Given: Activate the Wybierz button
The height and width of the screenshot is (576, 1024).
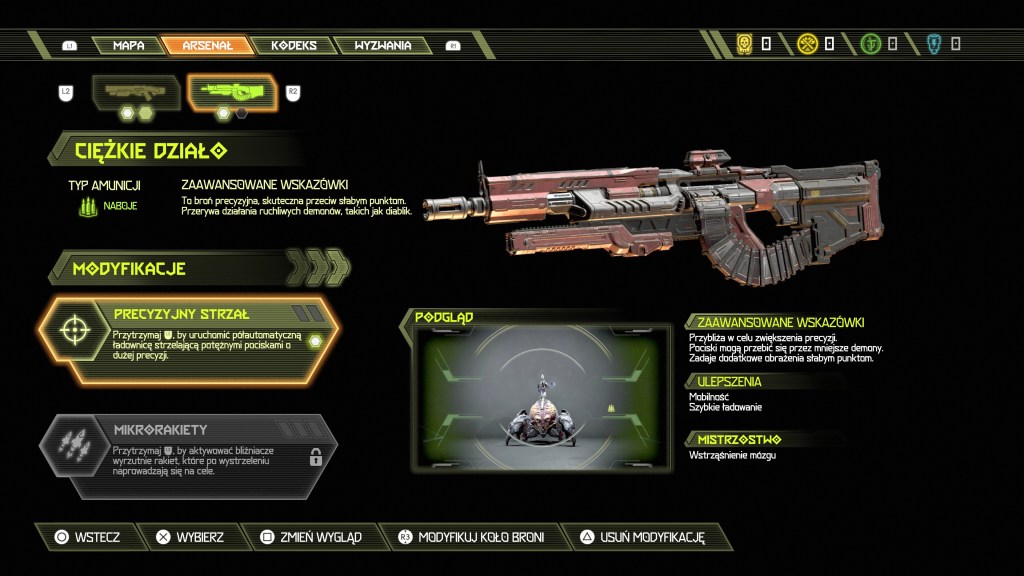Looking at the screenshot, I should 190,537.
